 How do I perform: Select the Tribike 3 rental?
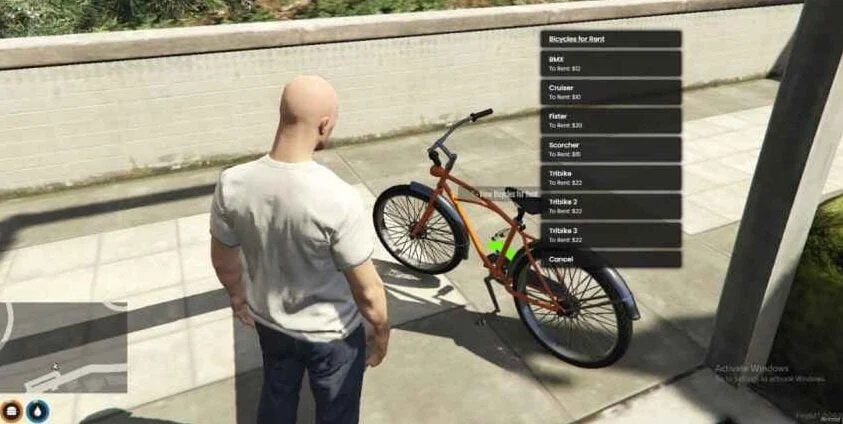click(610, 235)
